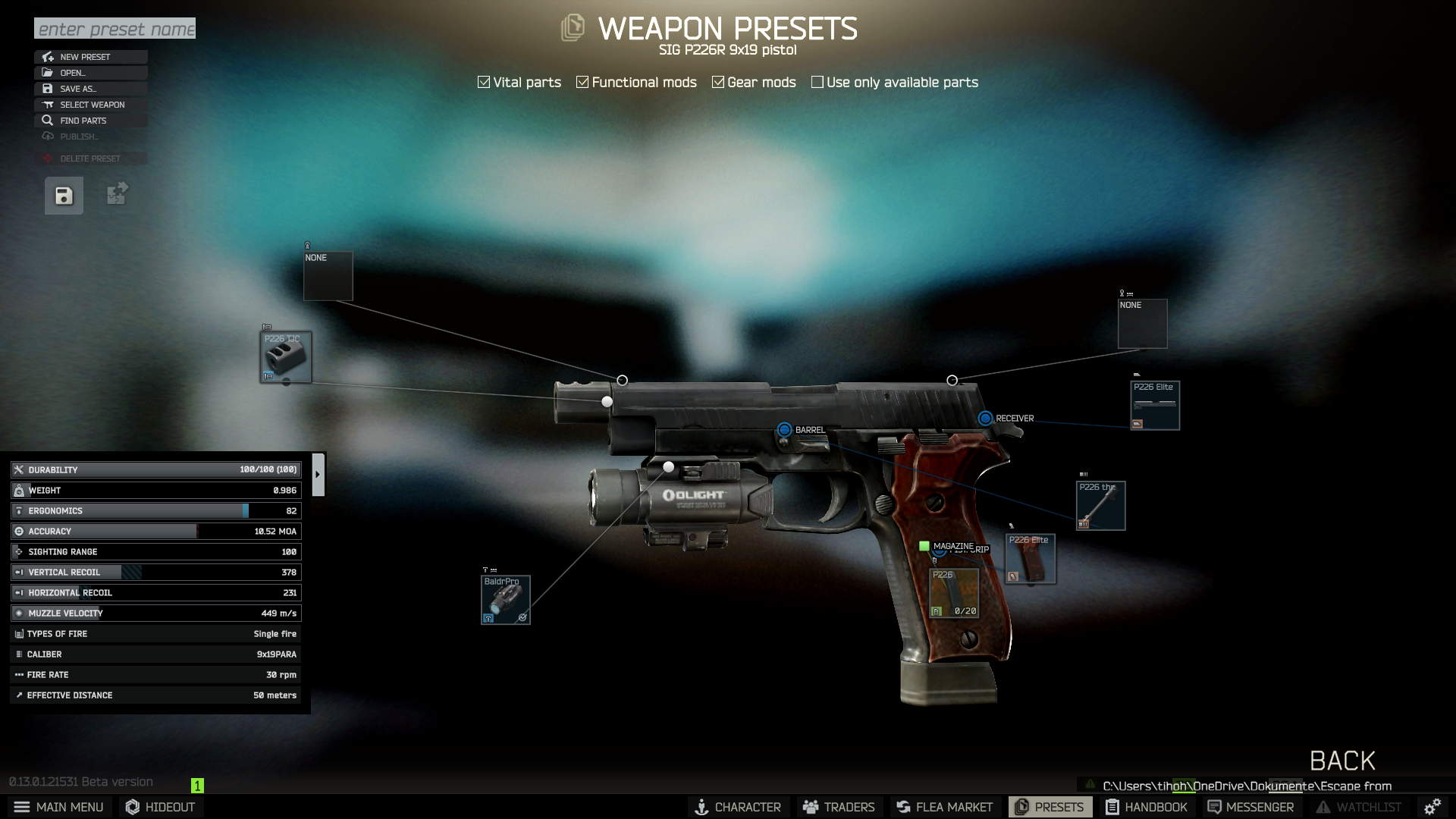Select the FIND PARTS magnifier icon

(x=48, y=120)
